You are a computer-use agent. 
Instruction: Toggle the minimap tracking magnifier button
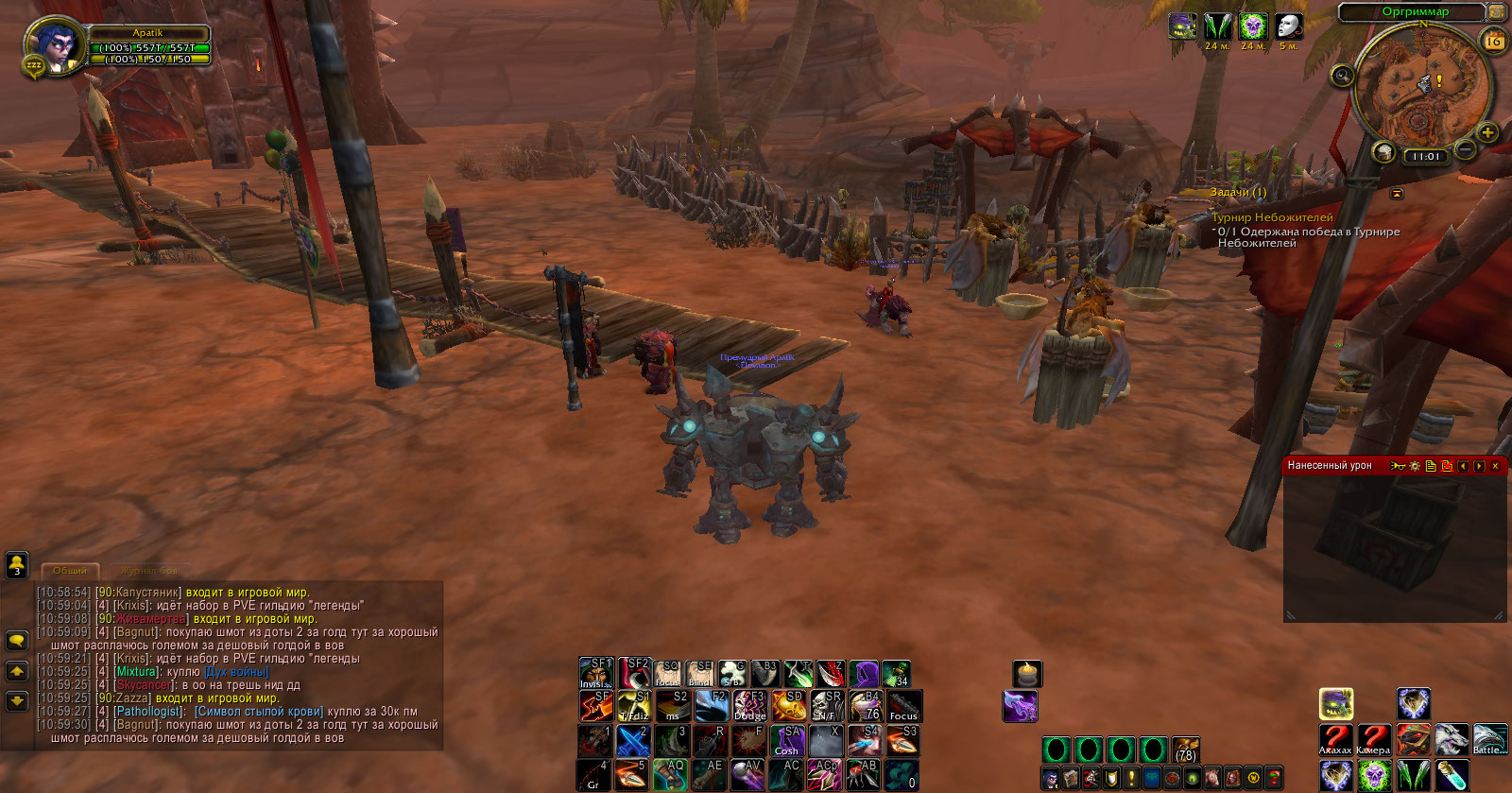pyautogui.click(x=1342, y=77)
